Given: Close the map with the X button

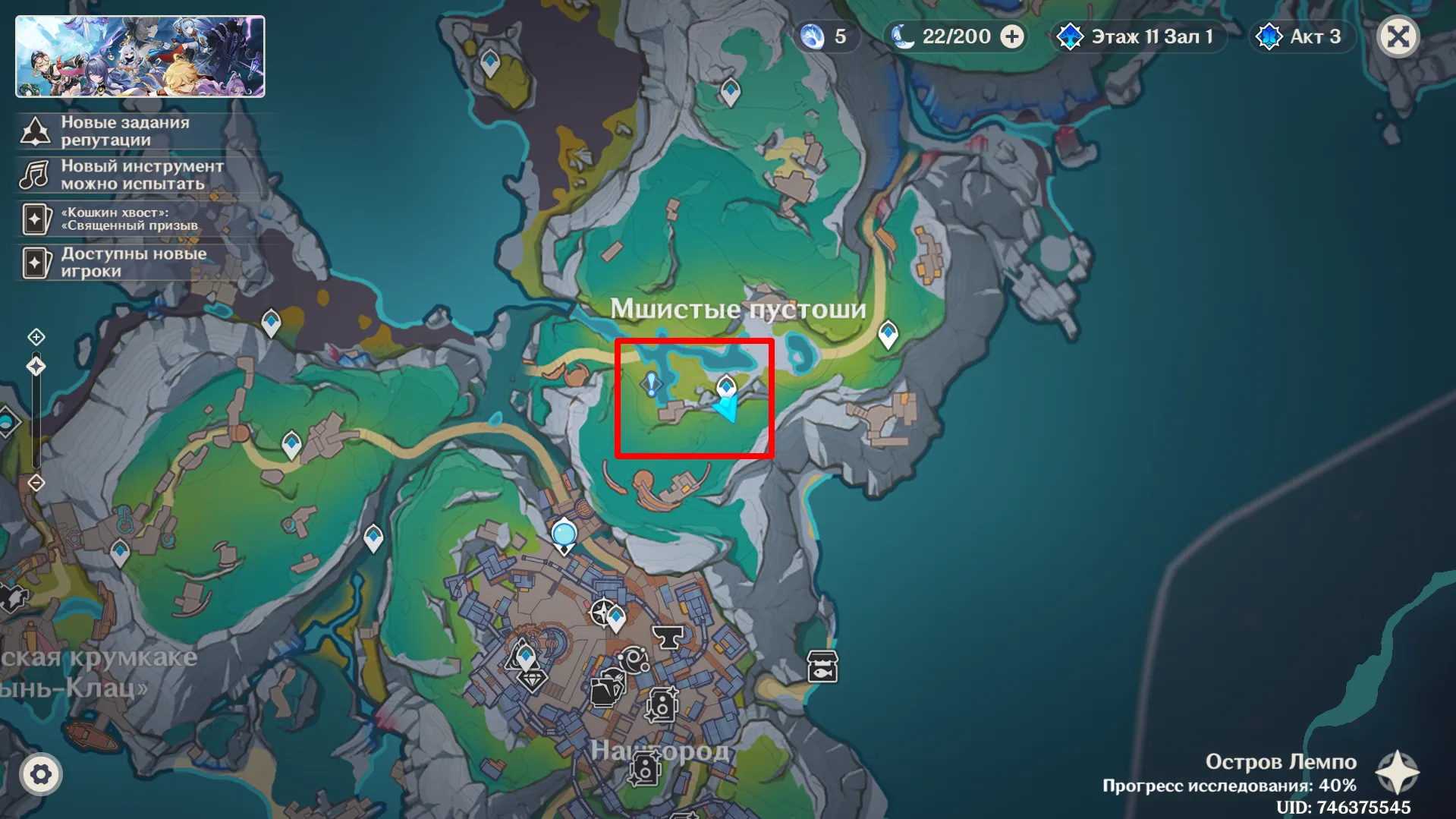Looking at the screenshot, I should (x=1398, y=36).
